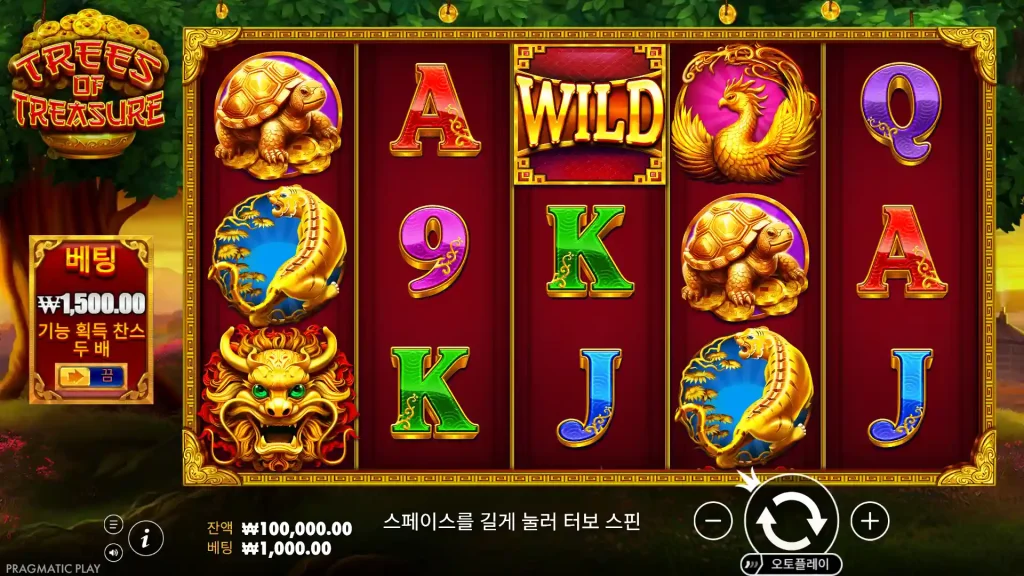Toggle sound with the speaker icon
Viewport: 1024px width, 576px height.
(113, 551)
